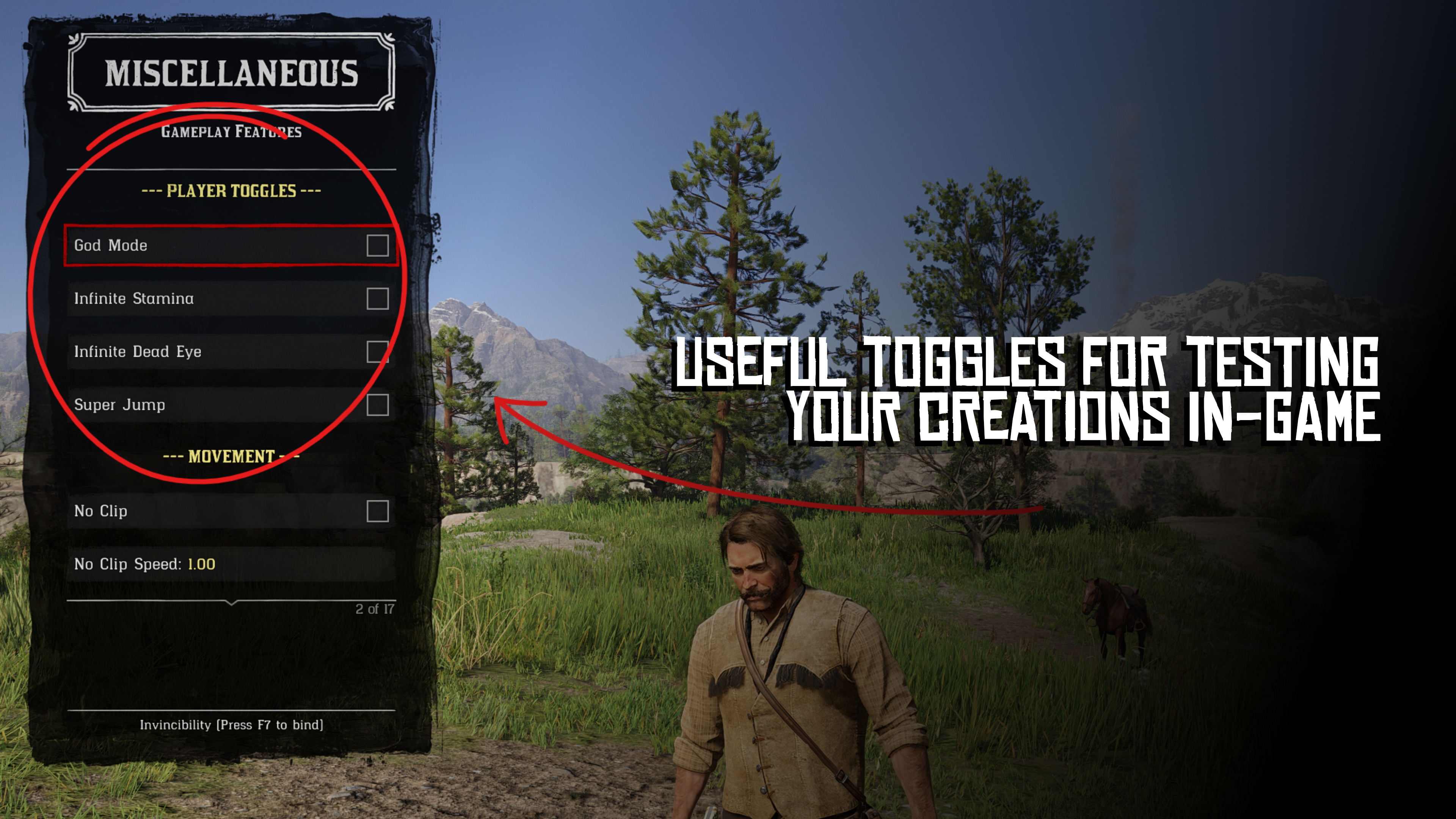Enable Infinite Stamina

pyautogui.click(x=377, y=298)
